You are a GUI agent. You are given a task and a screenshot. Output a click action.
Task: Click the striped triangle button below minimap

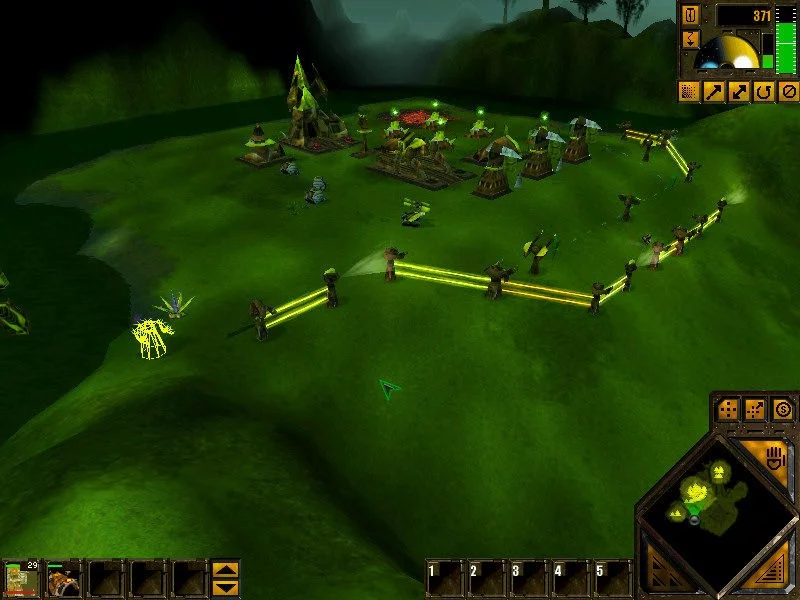pyautogui.click(x=773, y=576)
